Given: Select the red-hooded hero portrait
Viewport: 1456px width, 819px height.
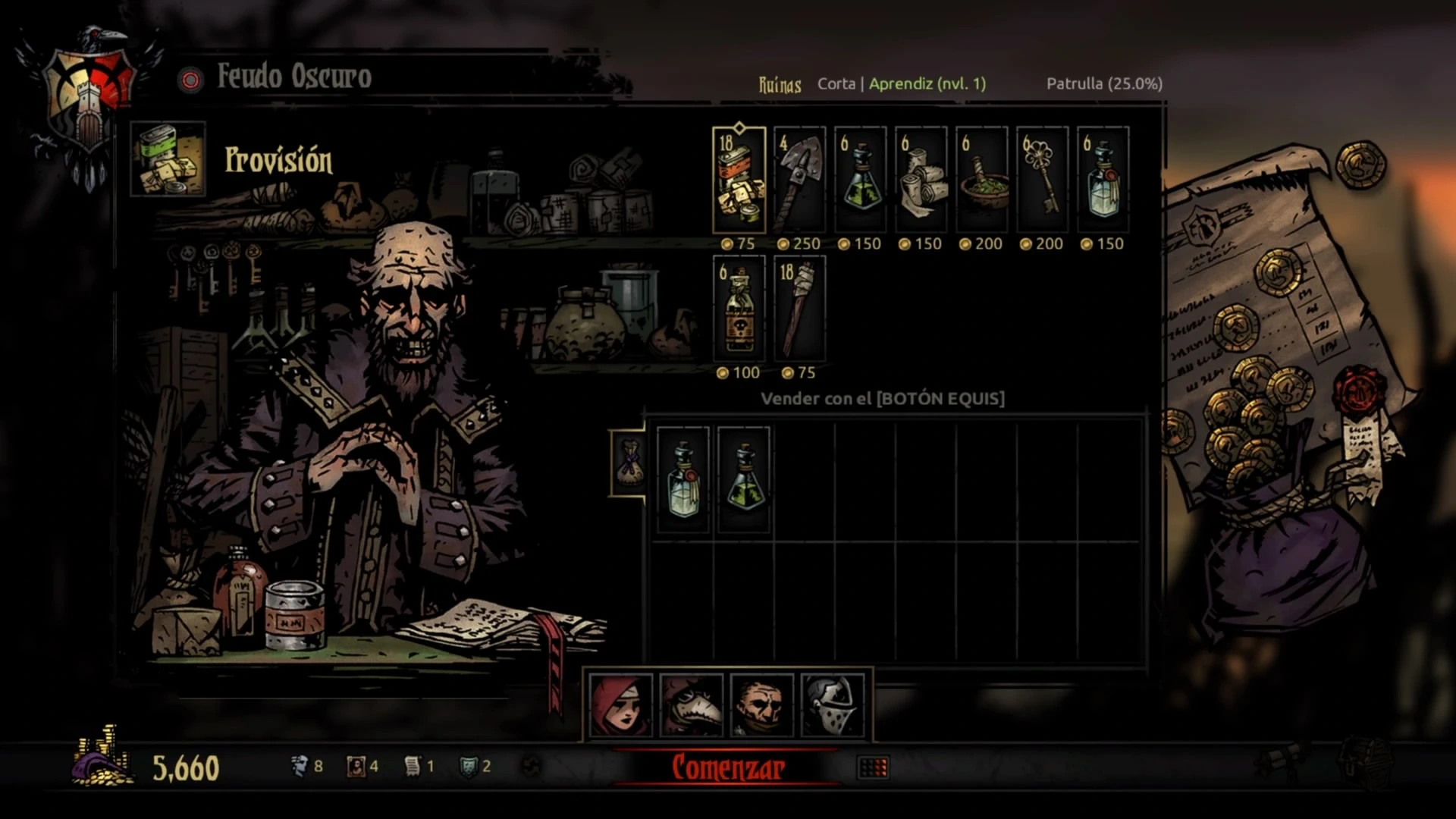Looking at the screenshot, I should tap(621, 706).
